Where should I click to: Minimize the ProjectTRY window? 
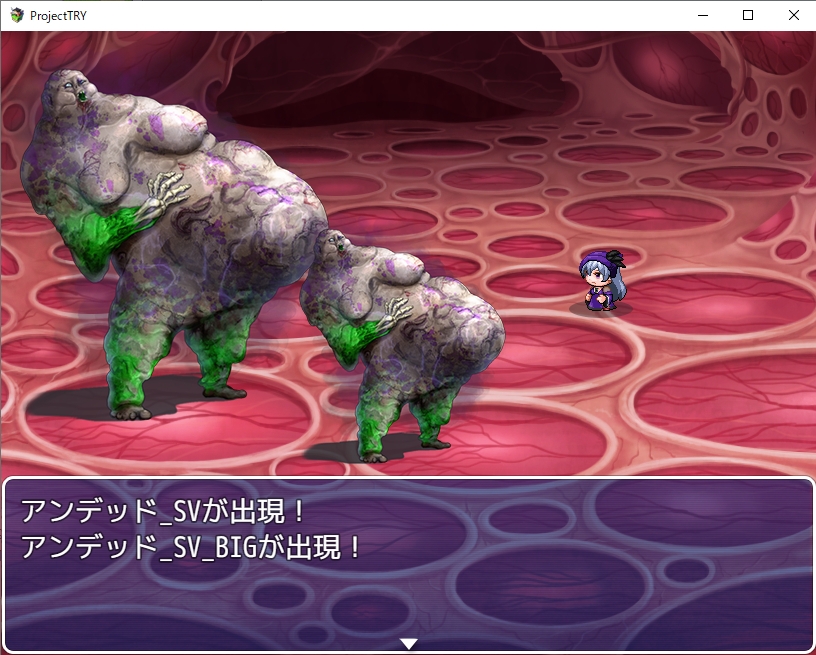[701, 15]
